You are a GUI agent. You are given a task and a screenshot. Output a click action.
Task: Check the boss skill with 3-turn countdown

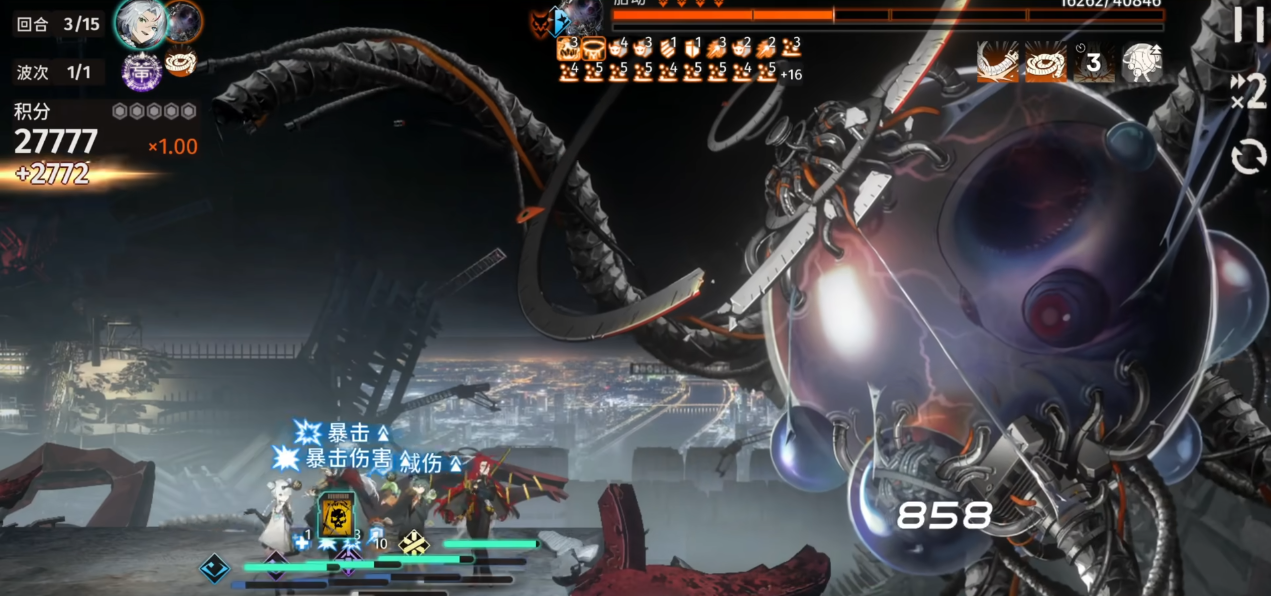pos(1093,62)
